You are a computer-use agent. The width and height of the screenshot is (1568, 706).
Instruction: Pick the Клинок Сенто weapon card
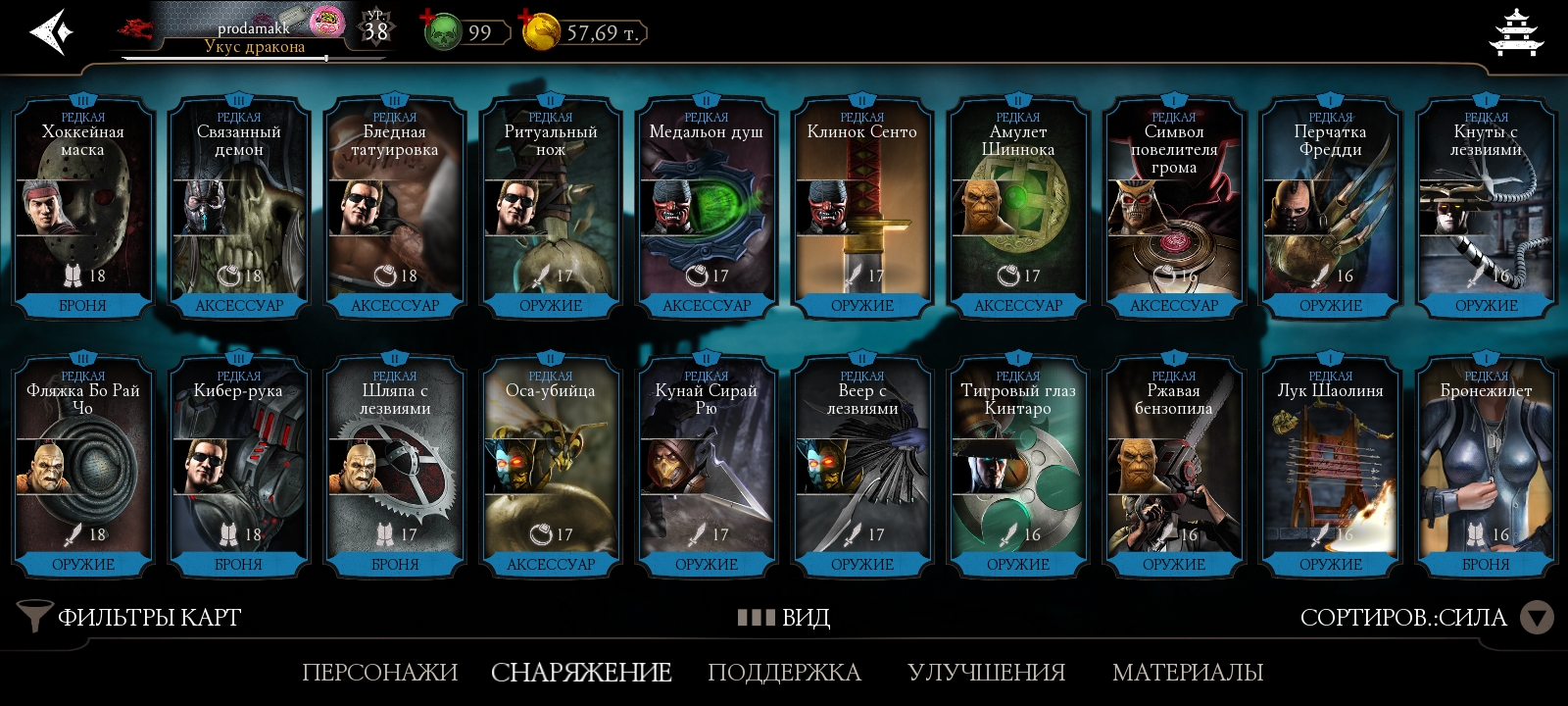coord(862,208)
